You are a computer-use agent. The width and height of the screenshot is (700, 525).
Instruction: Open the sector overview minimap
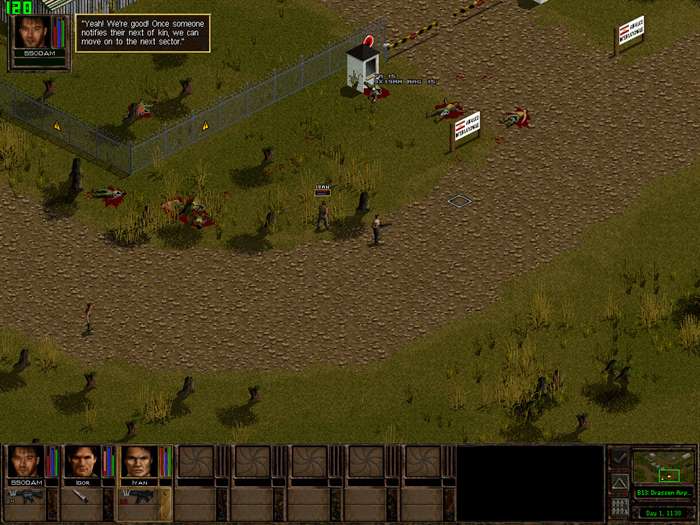pos(662,468)
